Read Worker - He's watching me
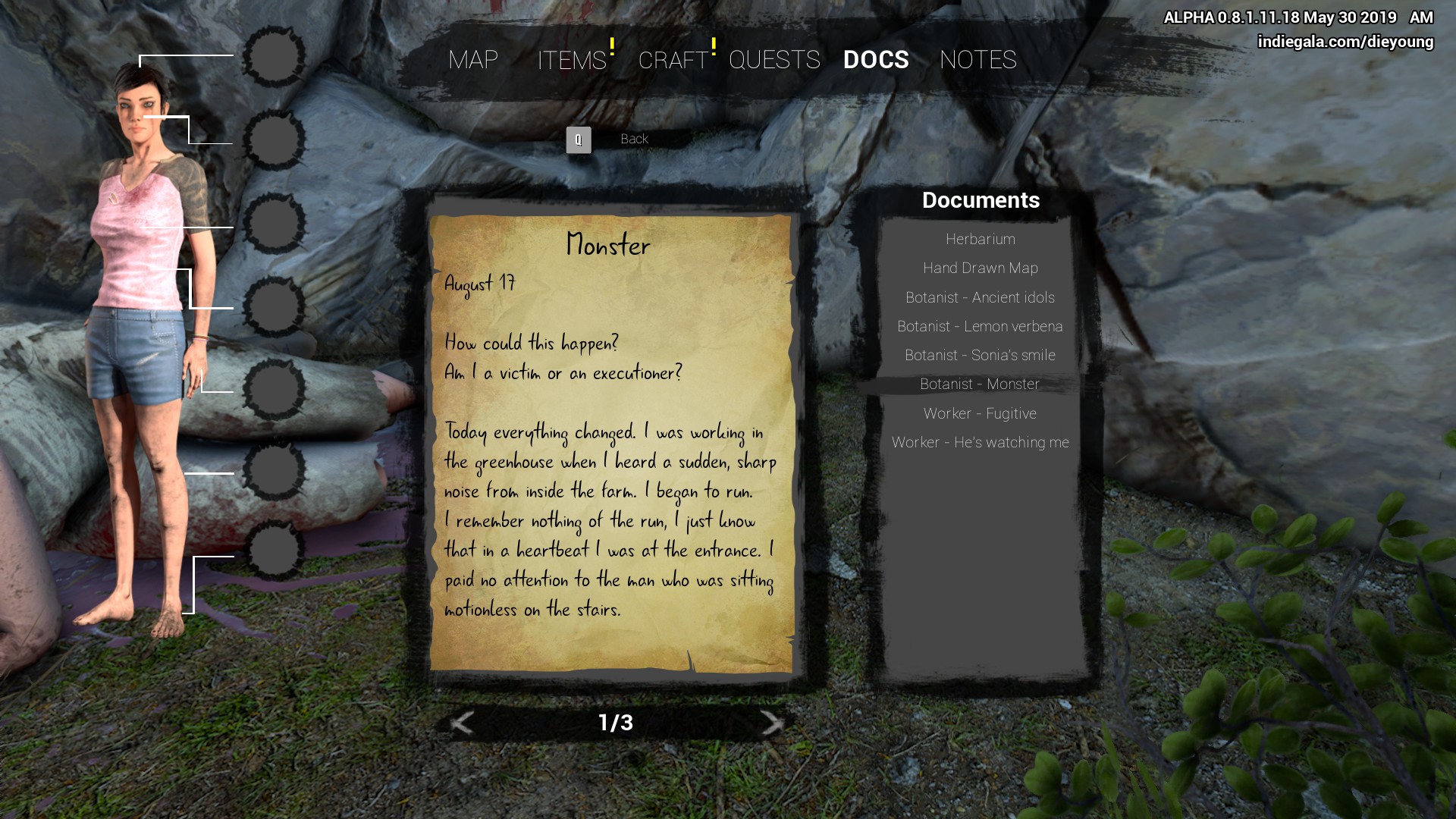The height and width of the screenshot is (819, 1456). pyautogui.click(x=980, y=443)
